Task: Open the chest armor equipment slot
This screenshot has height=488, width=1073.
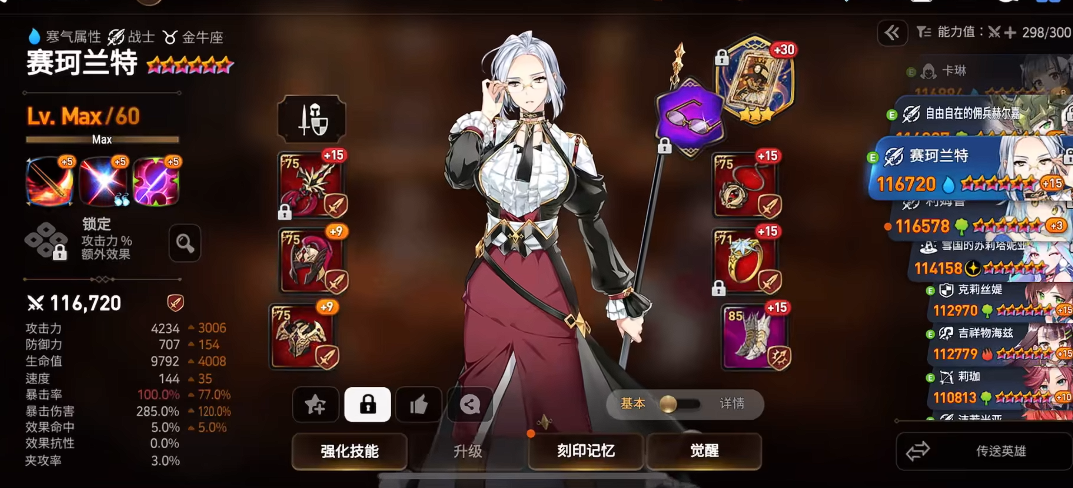Action: tap(304, 335)
